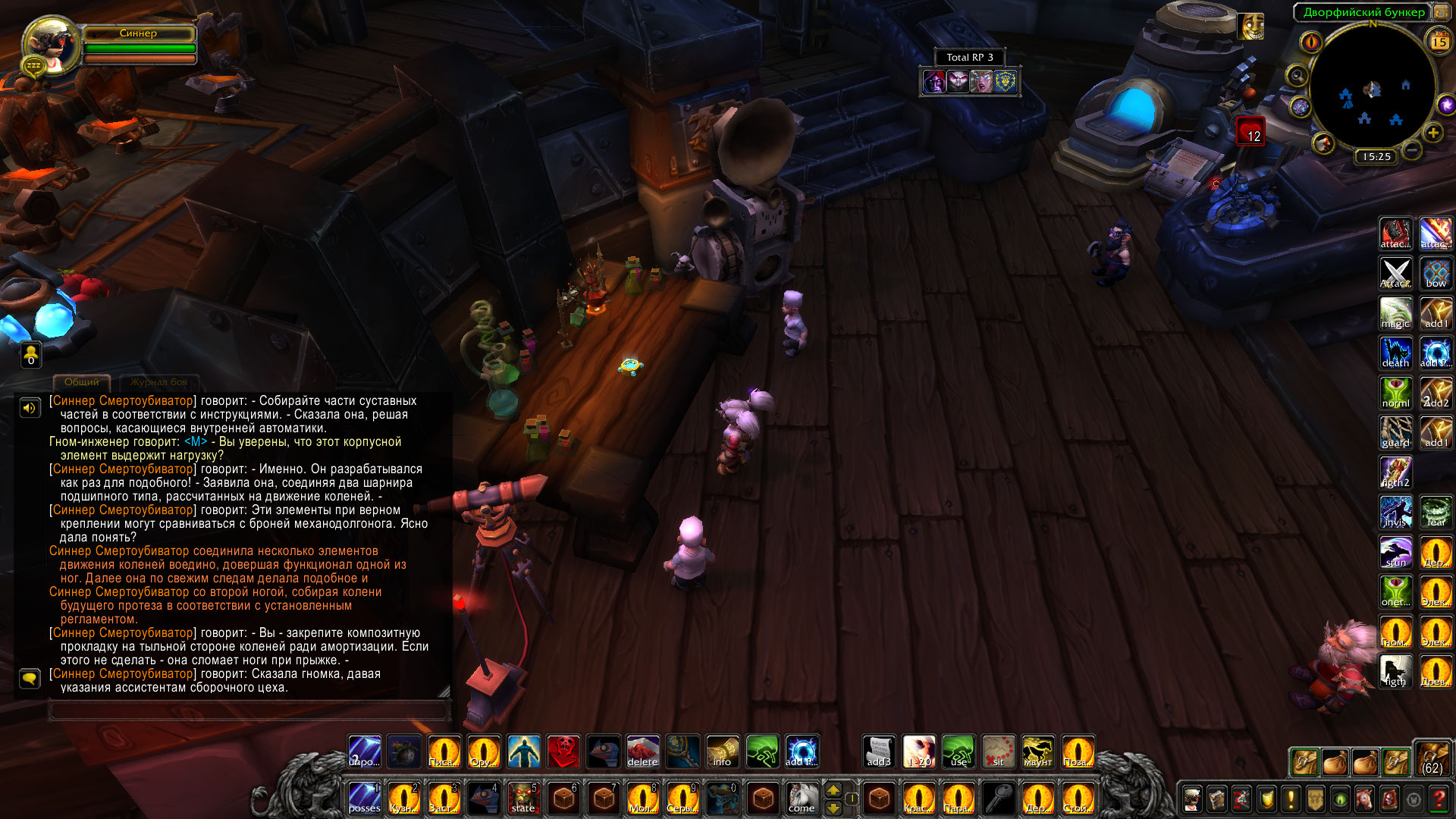Viewport: 1456px width, 819px height.
Task: Trigger the "posses" action slot
Action: [365, 799]
